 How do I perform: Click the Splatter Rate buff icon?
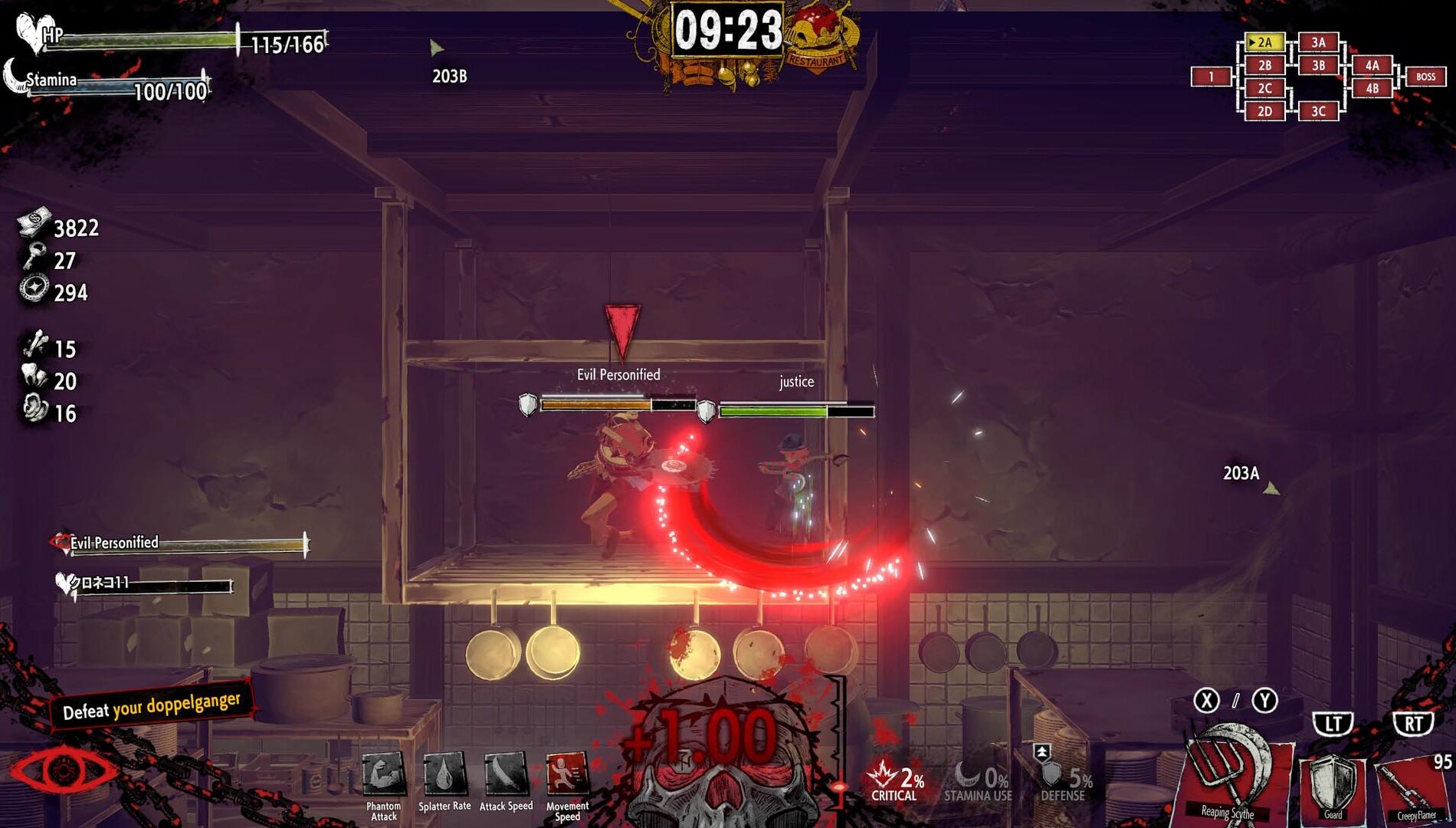444,774
